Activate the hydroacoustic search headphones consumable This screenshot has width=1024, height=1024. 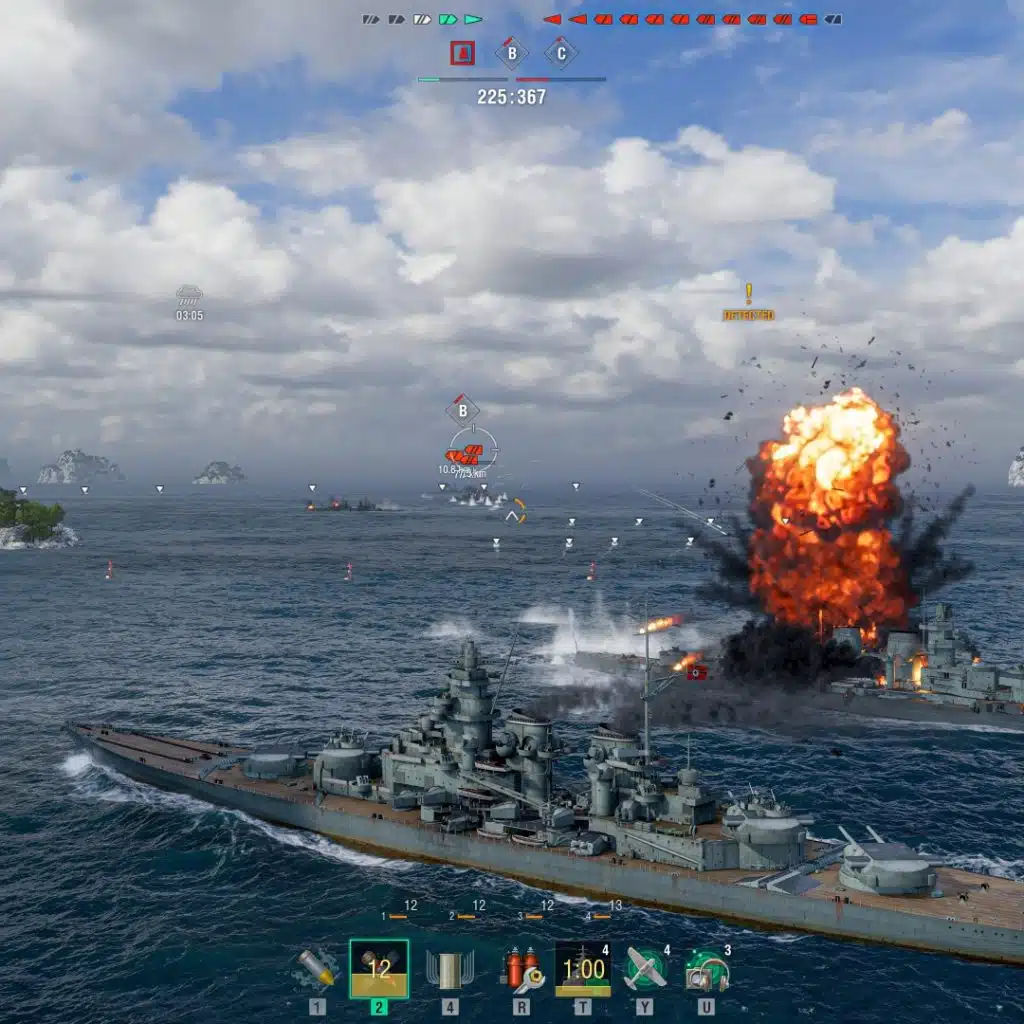pos(707,968)
